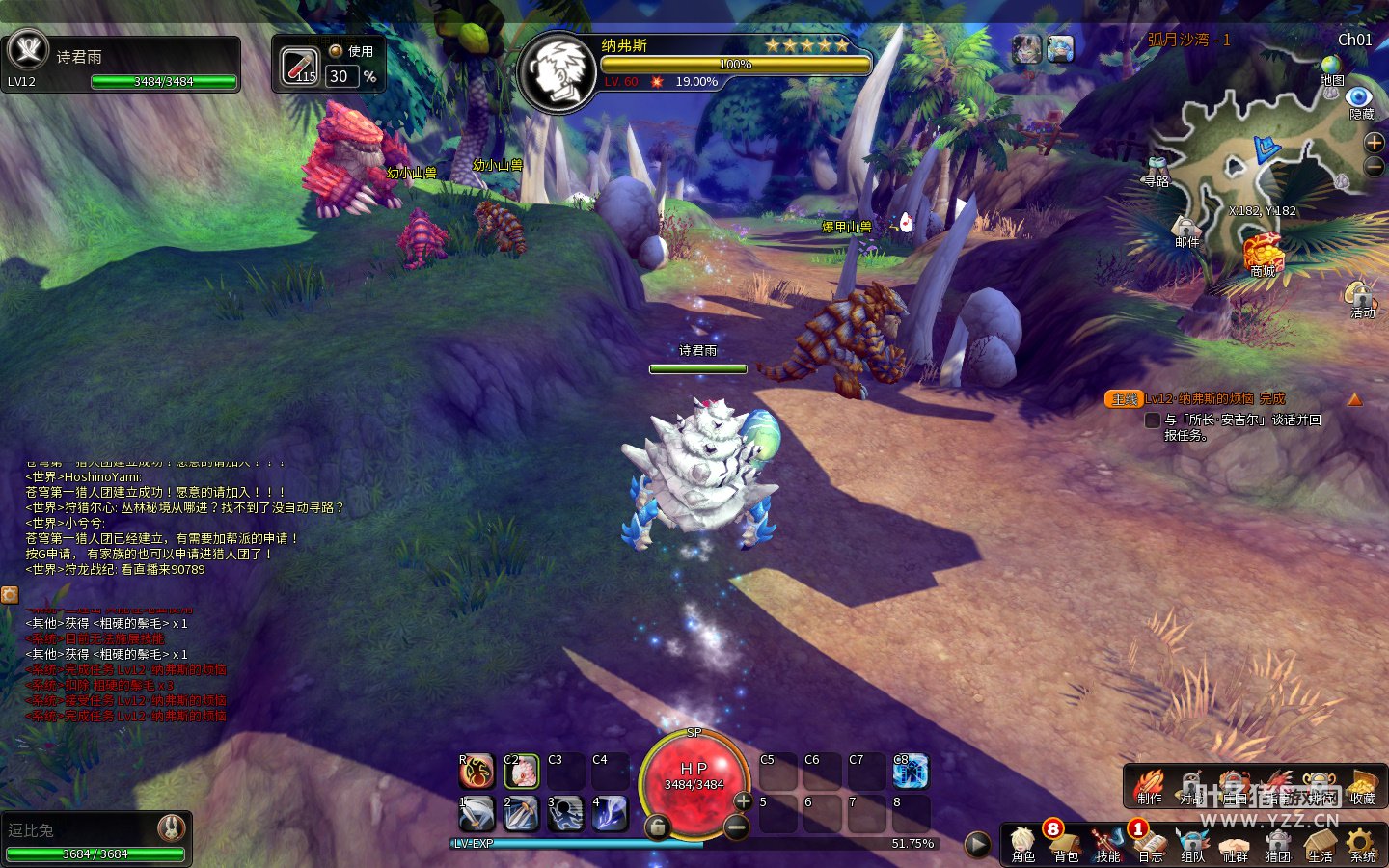Open the 商城 shop treasure chest
The height and width of the screenshot is (868, 1389).
click(1263, 255)
